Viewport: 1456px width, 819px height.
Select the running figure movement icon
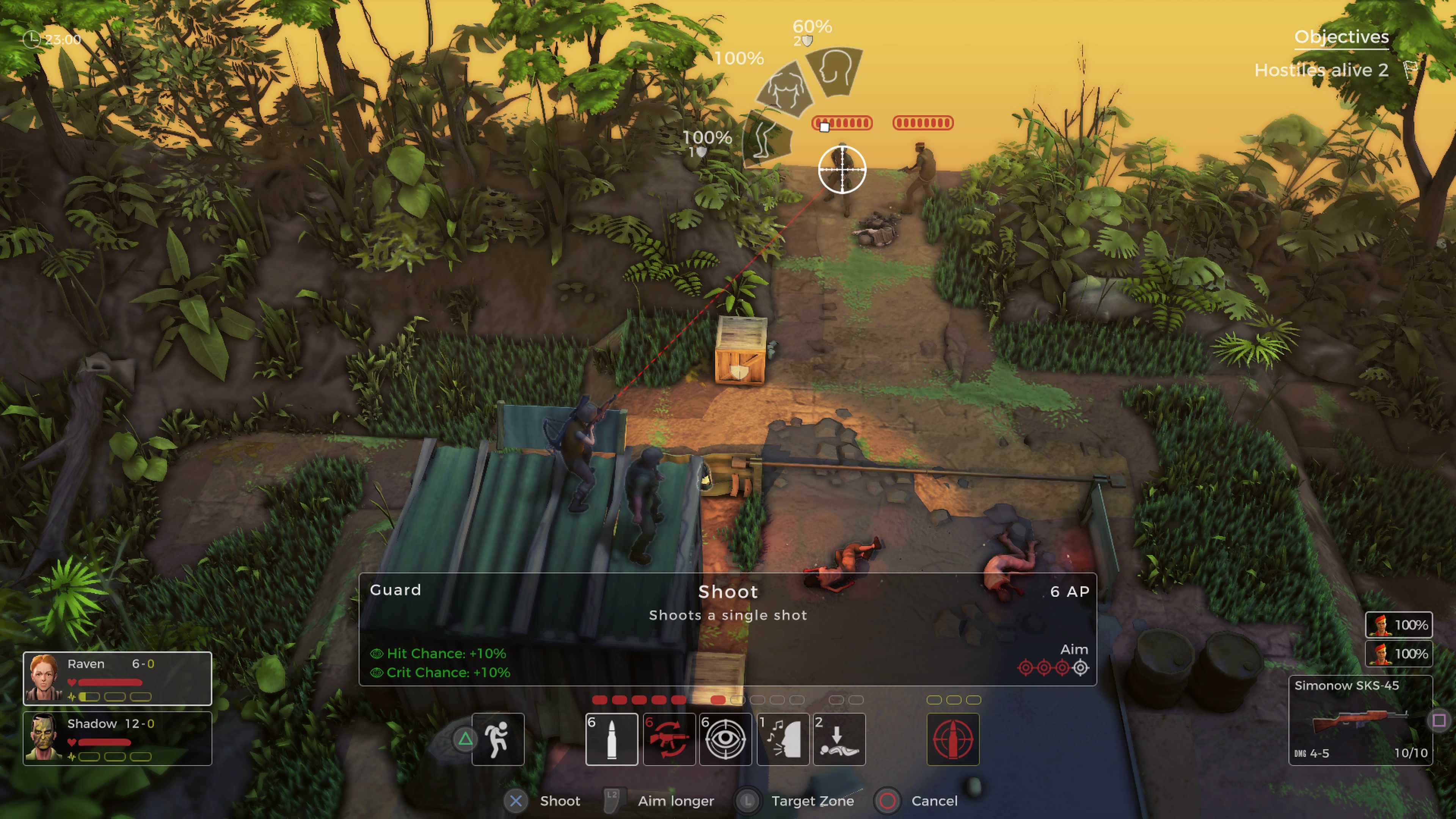(497, 739)
